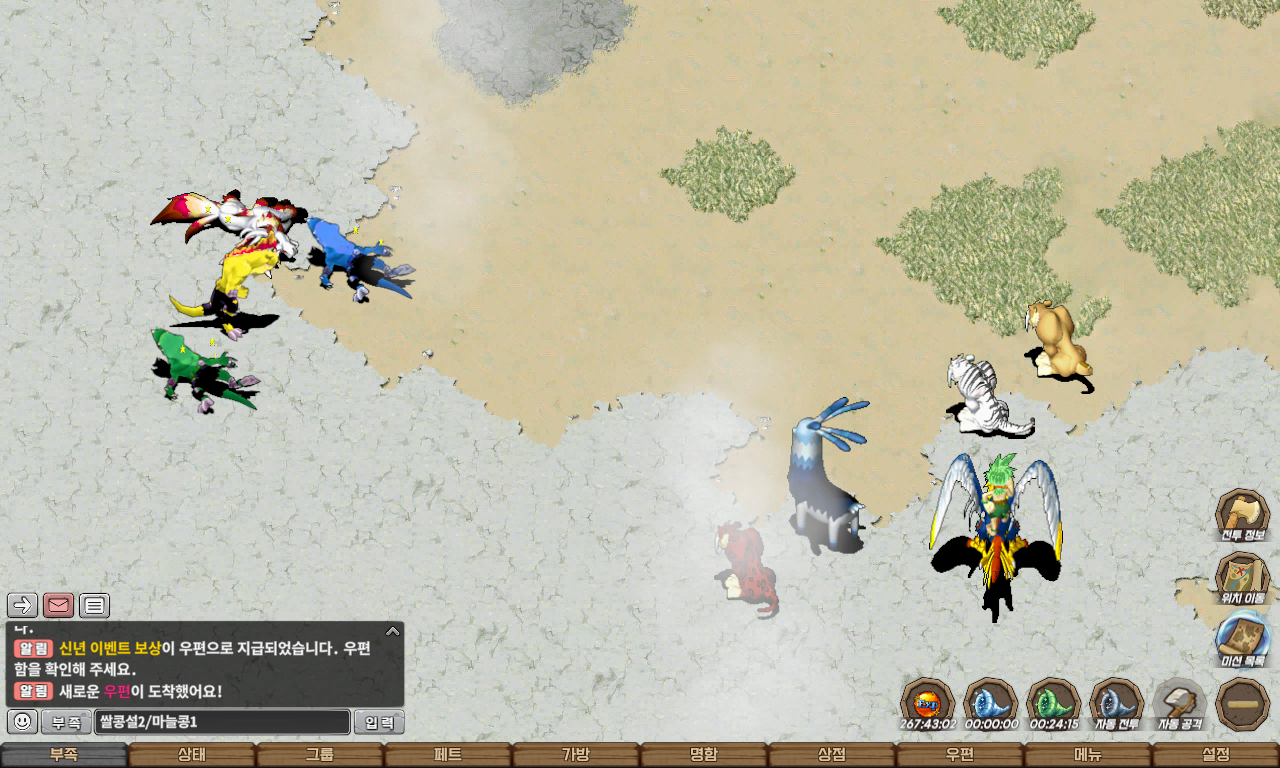Open the pink envelope mail button above chat
Screen dimensions: 1280x768
click(x=59, y=605)
